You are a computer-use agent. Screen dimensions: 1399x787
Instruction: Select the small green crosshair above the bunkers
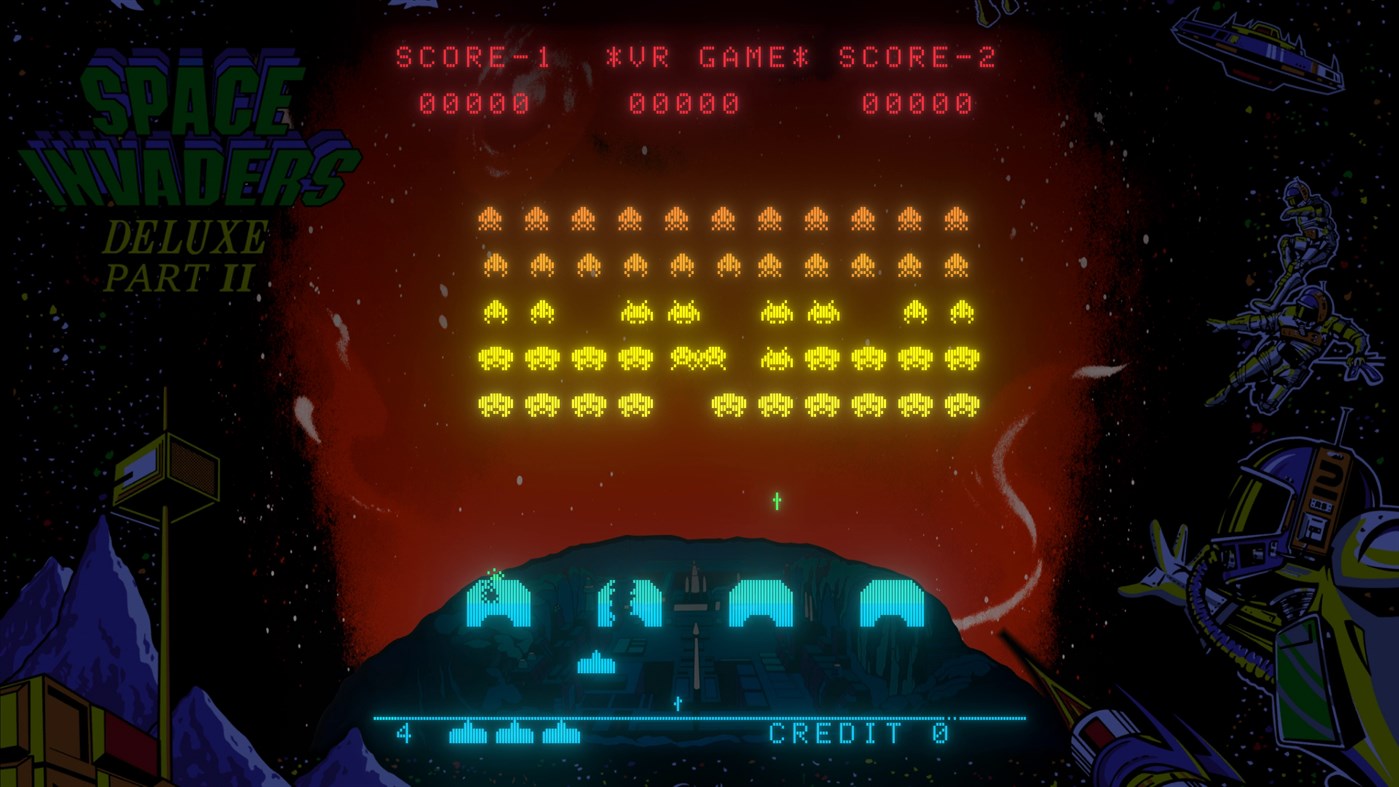tap(775, 500)
